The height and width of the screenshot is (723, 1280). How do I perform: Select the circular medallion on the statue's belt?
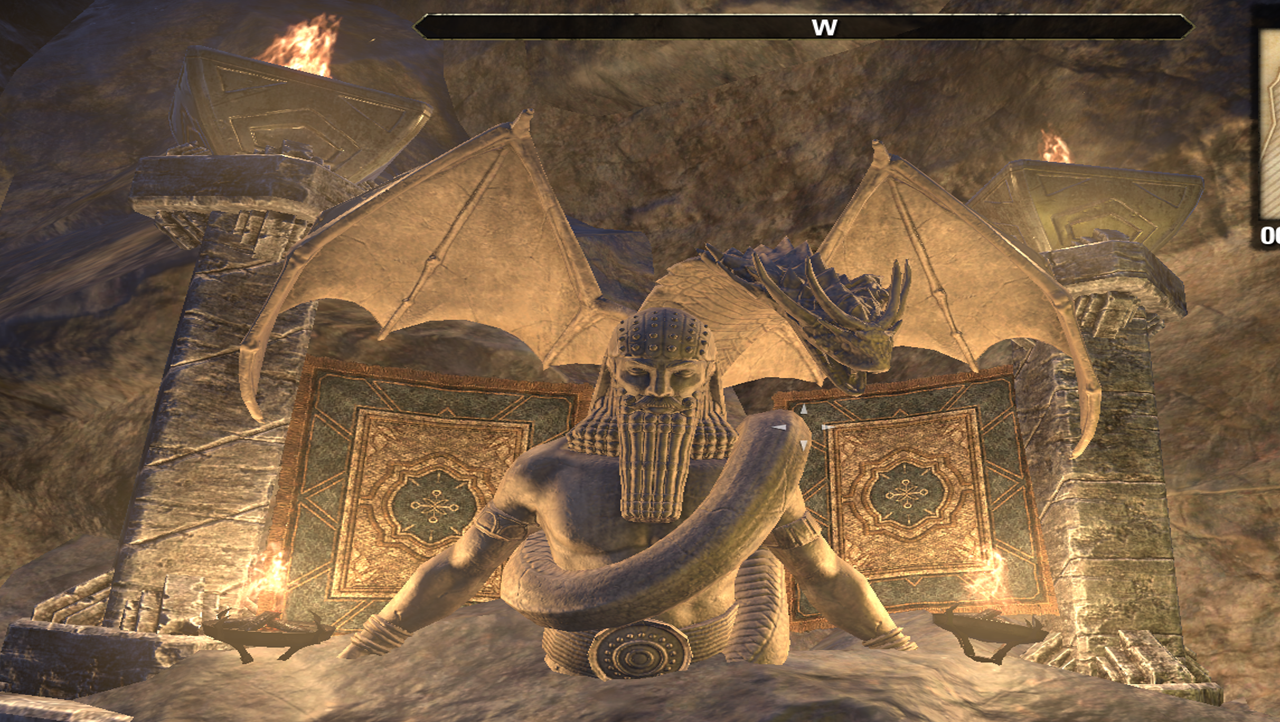click(x=640, y=652)
